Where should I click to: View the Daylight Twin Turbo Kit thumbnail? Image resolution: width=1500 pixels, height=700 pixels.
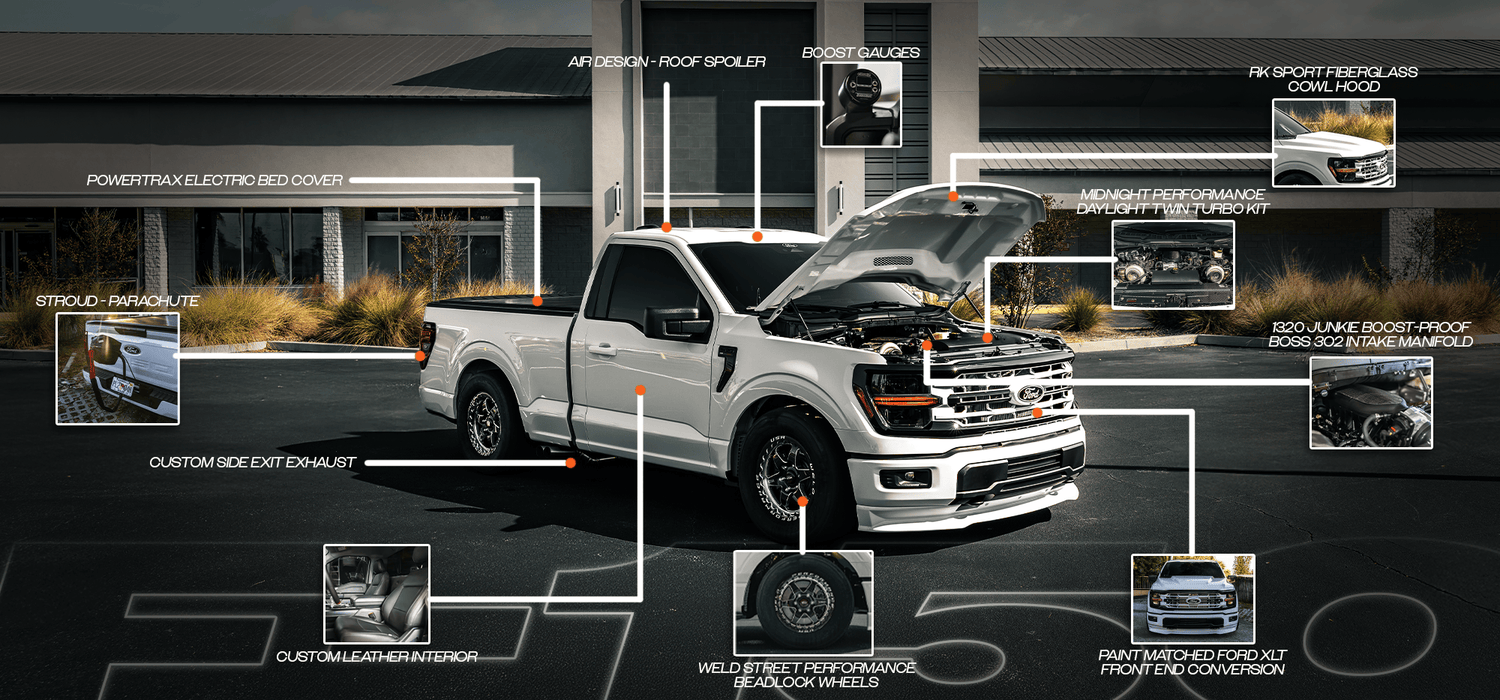(1173, 265)
